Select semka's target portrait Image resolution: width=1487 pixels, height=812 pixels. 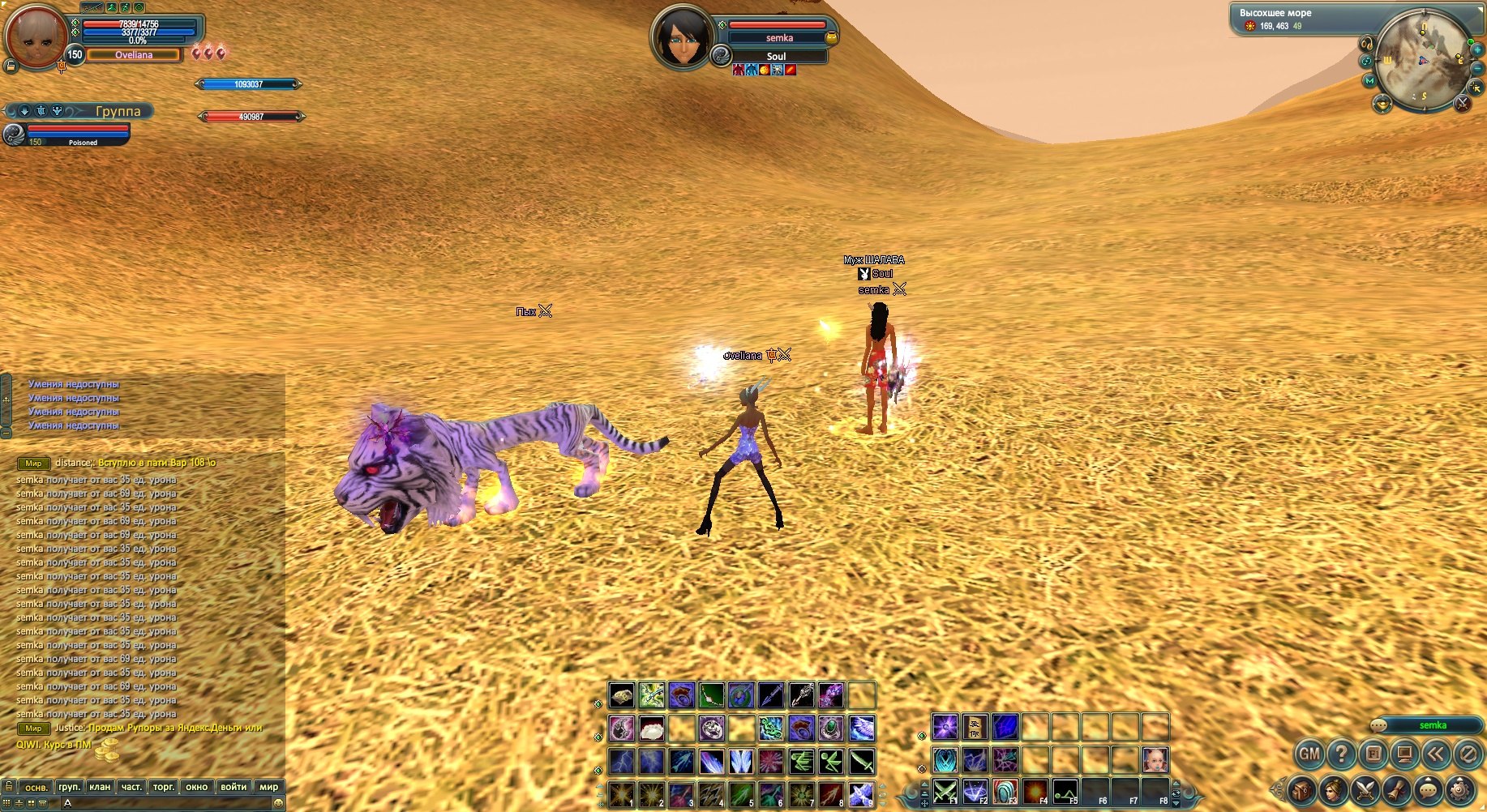(x=682, y=37)
